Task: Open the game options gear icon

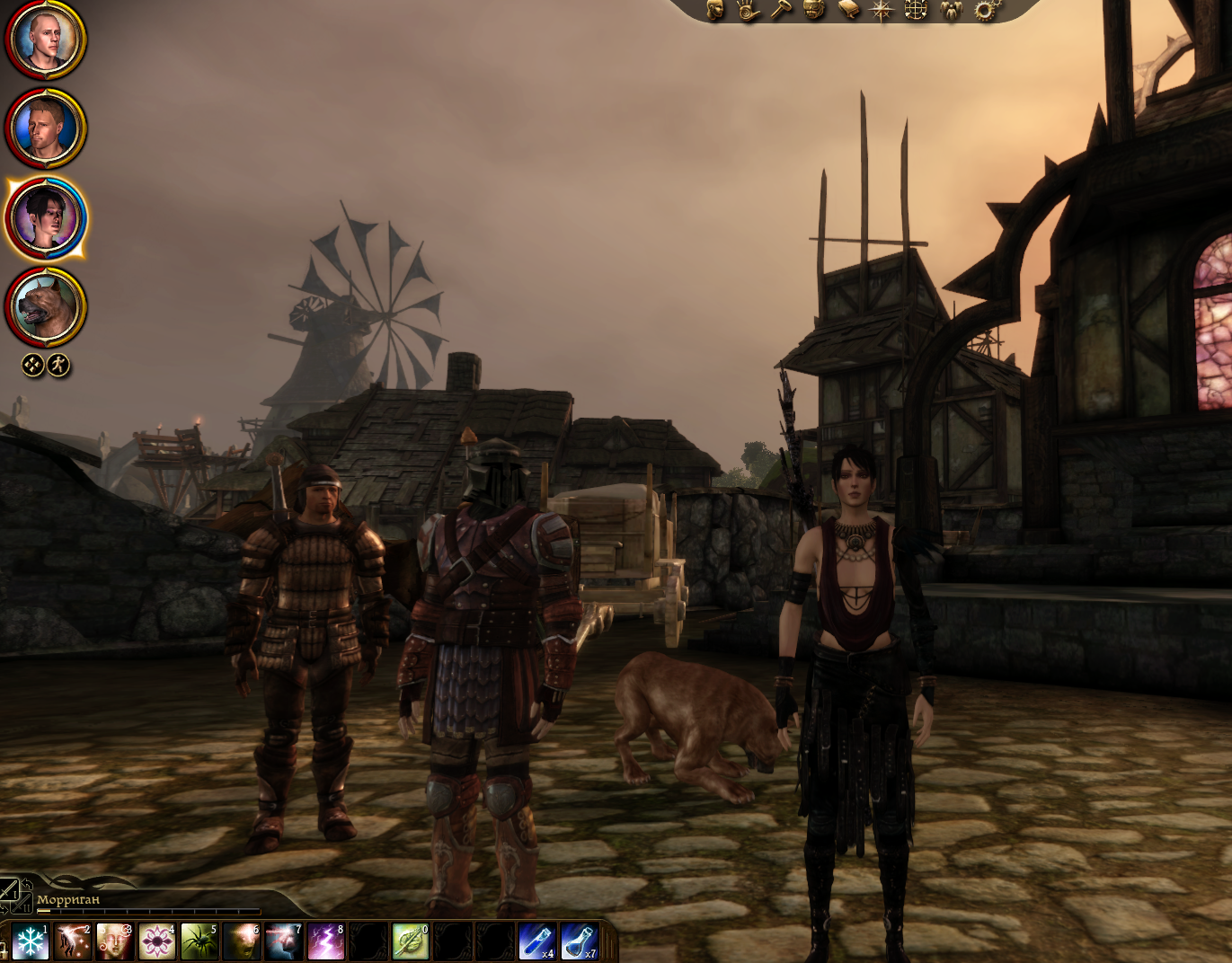Action: [x=985, y=11]
